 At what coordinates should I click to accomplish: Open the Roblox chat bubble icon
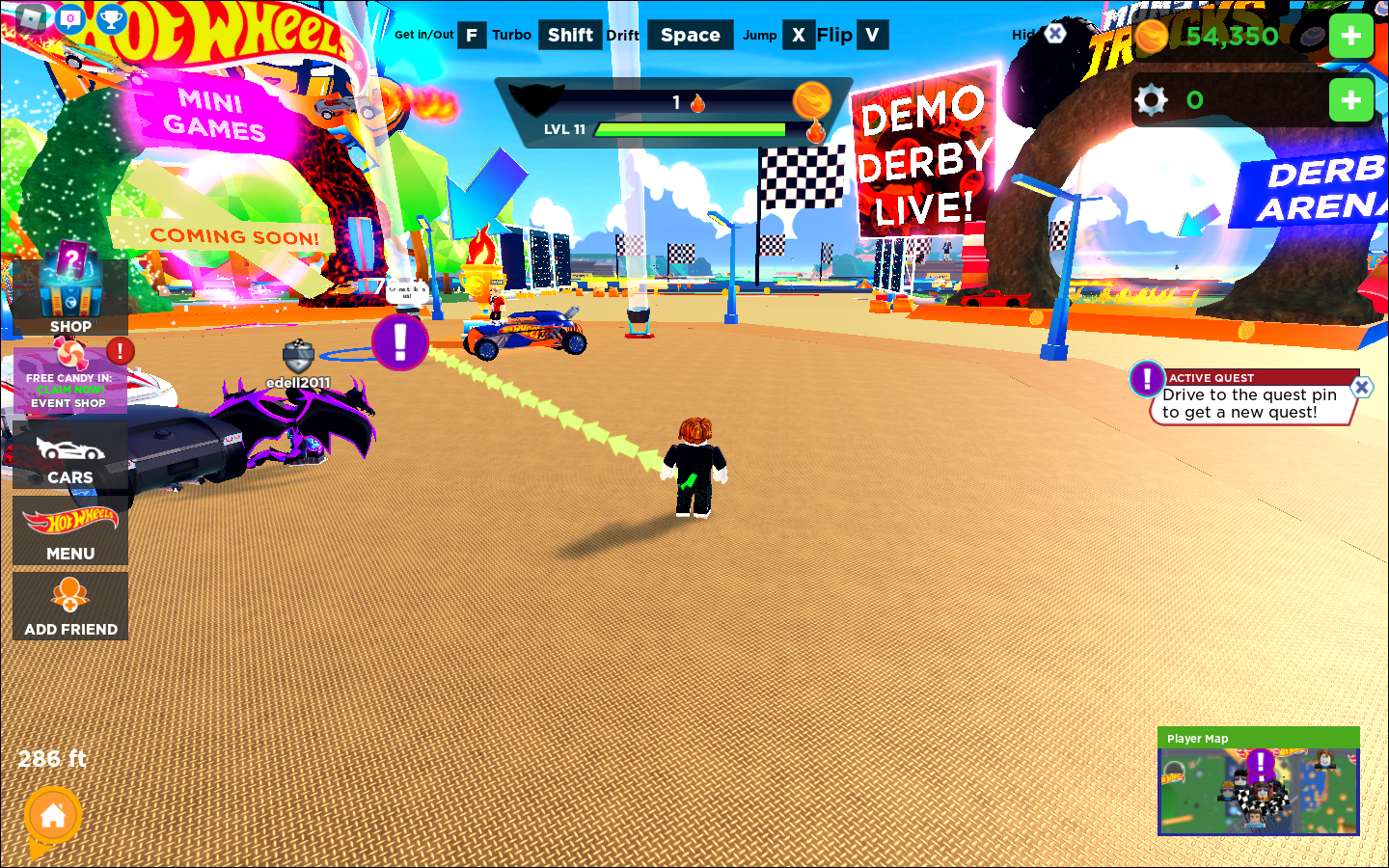coord(70,17)
